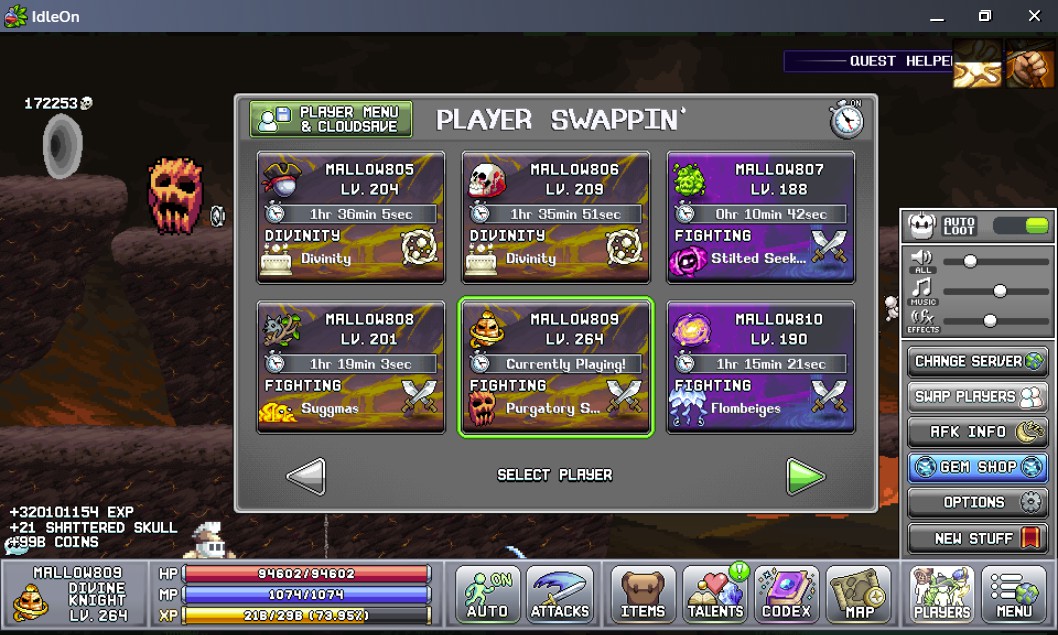Choose the MALLOW806 character card
Image resolution: width=1058 pixels, height=635 pixels.
pos(556,217)
